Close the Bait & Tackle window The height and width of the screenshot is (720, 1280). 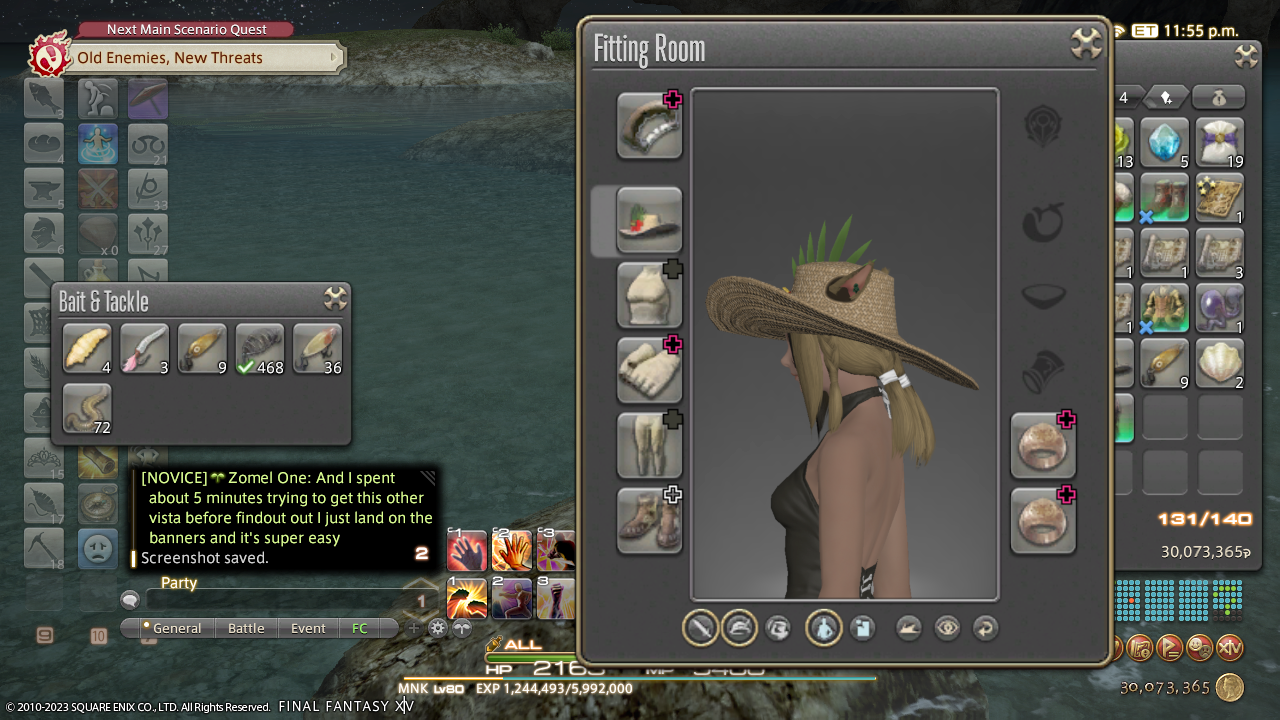coord(335,298)
